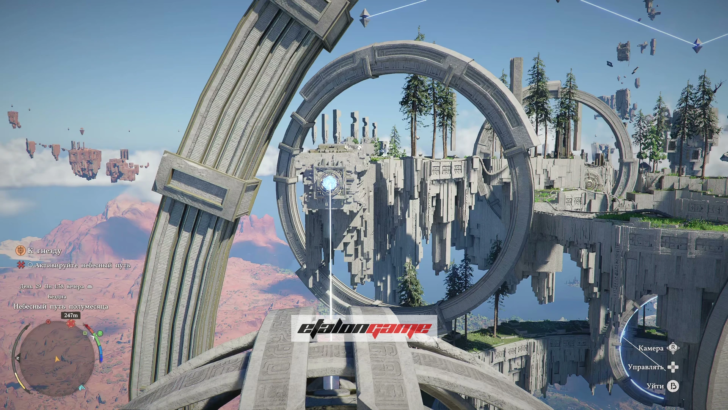Click the red quest marker on the minimap rim
This screenshot has height=410, width=728.
pos(70,324)
